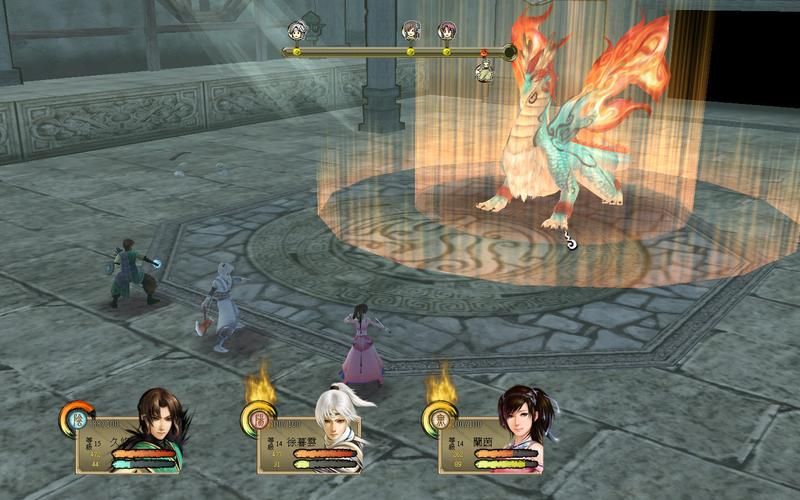The width and height of the screenshot is (800, 500).
Task: Click the ringed orb beside the brown-haired hero's panel
Action: [74, 416]
